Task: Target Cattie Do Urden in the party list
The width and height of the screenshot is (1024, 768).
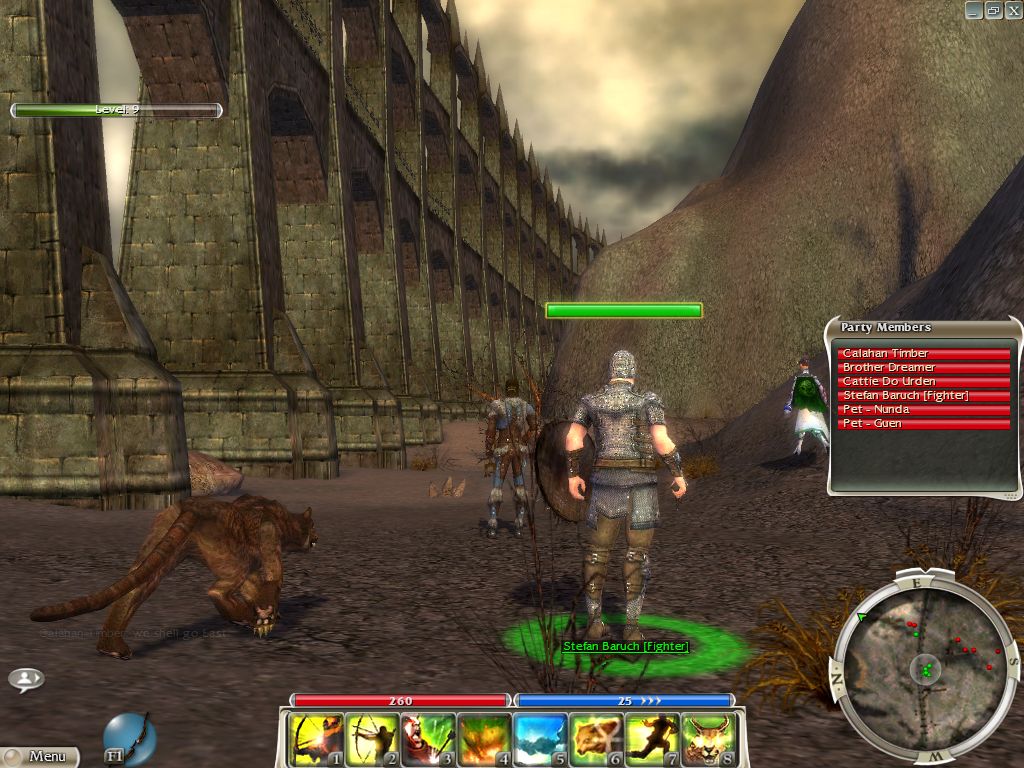Action: click(923, 381)
